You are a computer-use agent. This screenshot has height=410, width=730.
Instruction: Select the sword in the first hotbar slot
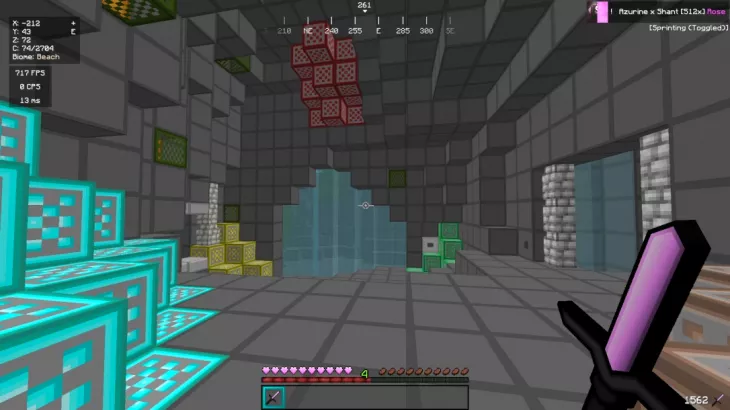272,397
